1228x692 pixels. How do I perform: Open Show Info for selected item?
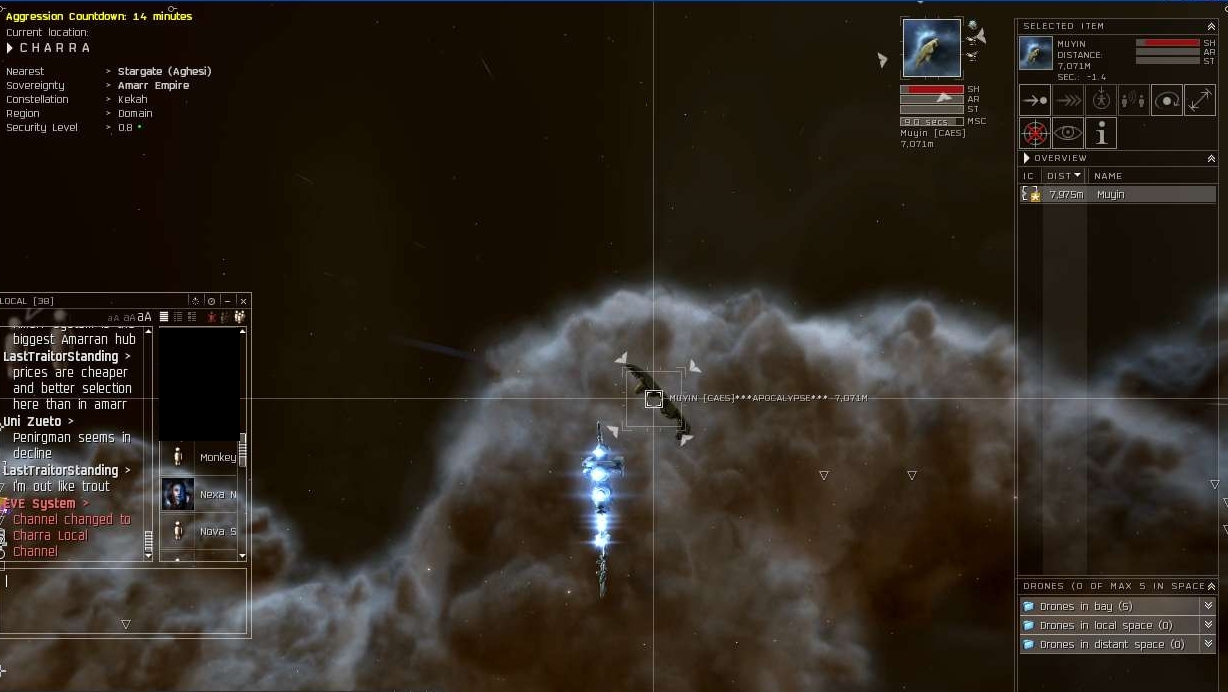click(x=1101, y=133)
